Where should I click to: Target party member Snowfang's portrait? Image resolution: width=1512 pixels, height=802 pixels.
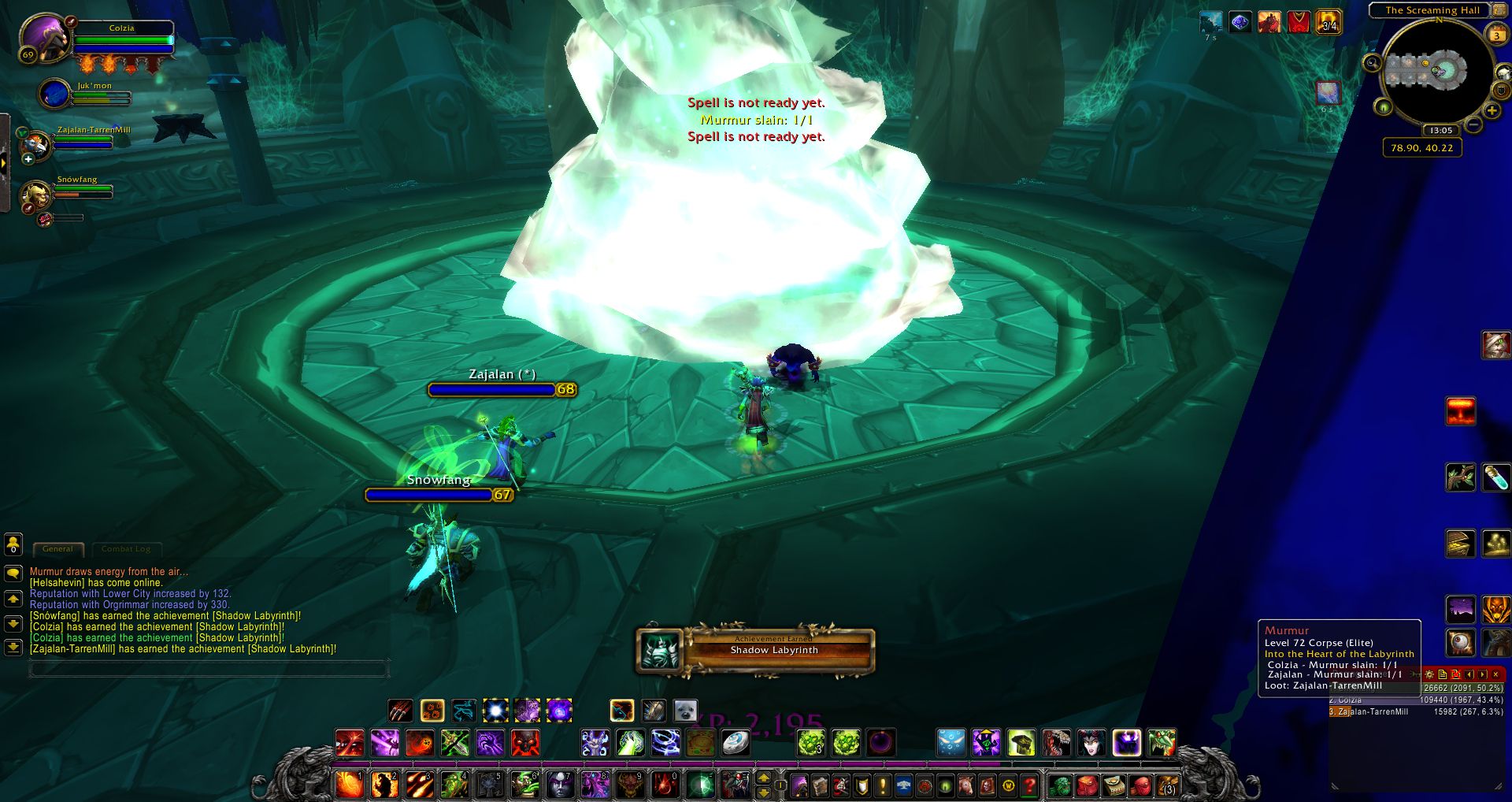[x=35, y=195]
